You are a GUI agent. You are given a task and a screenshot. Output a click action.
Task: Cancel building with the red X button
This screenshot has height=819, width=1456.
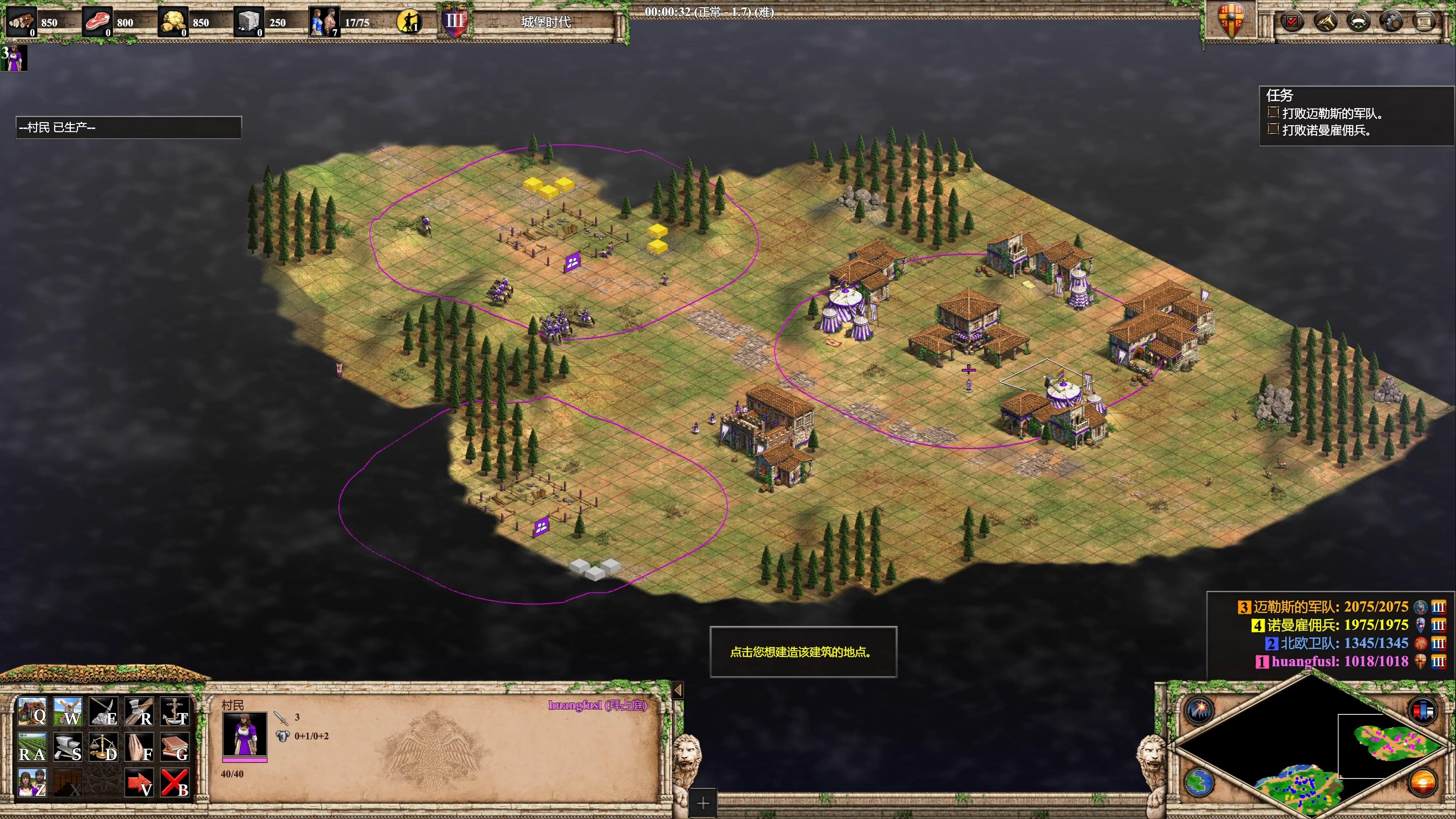point(175,783)
